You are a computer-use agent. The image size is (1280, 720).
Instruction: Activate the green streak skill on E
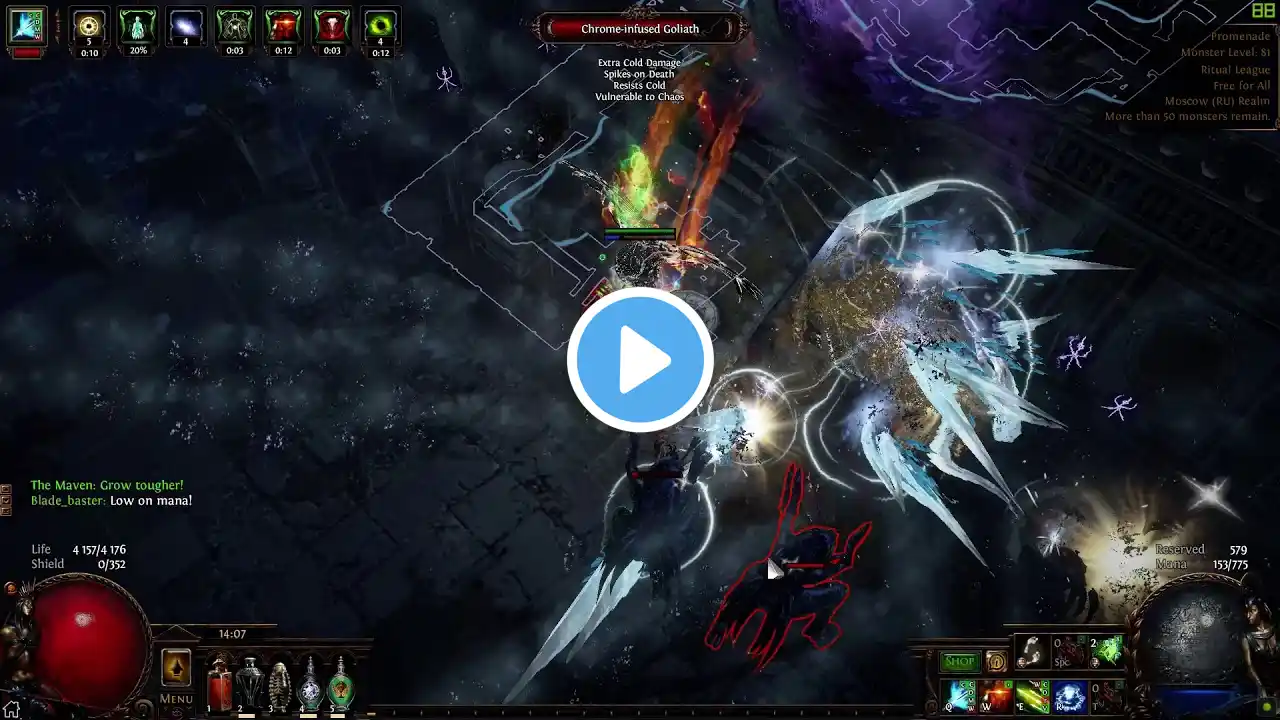1032,696
